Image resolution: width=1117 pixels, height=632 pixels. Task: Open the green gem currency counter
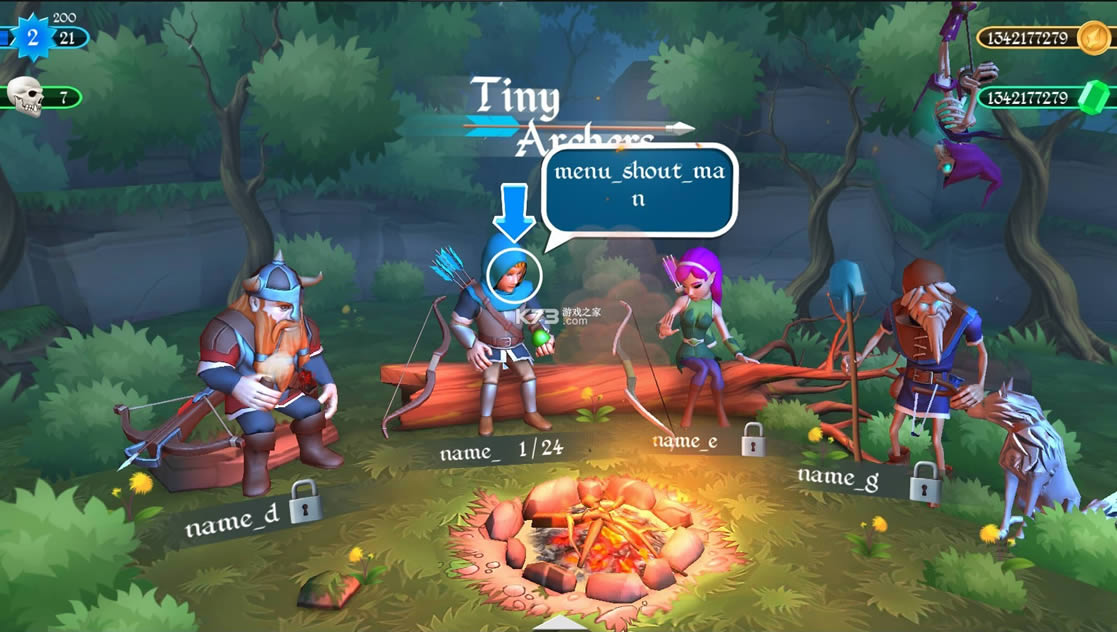1044,98
